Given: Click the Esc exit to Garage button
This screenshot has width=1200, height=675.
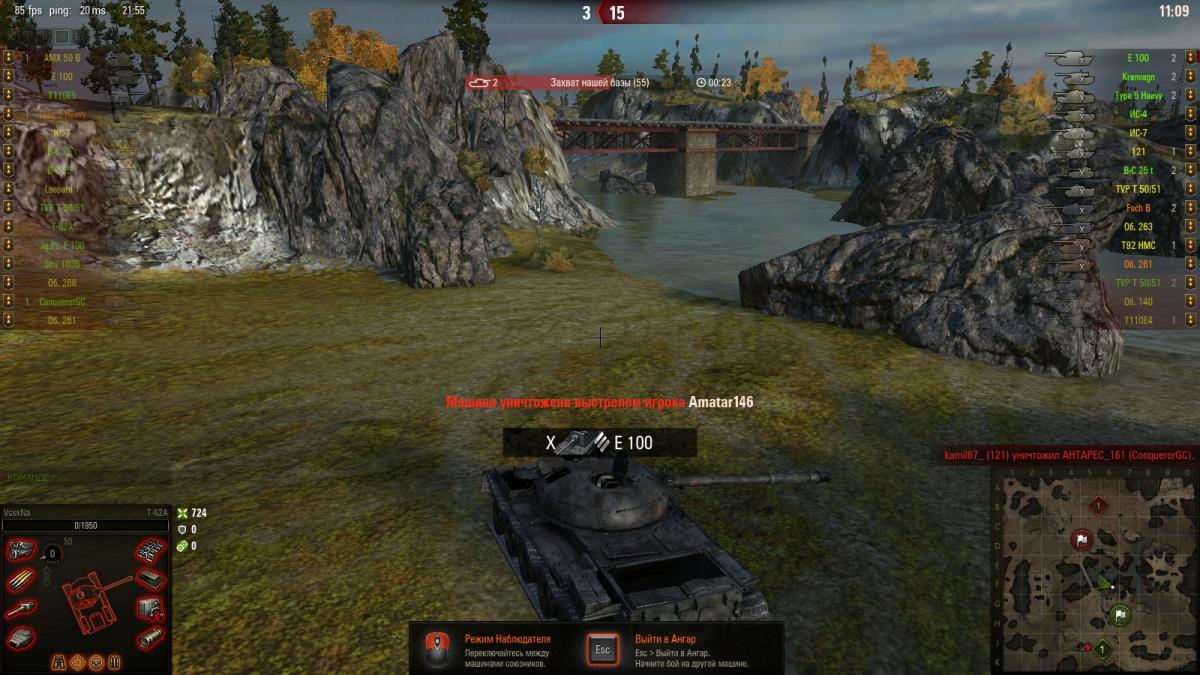Looking at the screenshot, I should tap(602, 648).
